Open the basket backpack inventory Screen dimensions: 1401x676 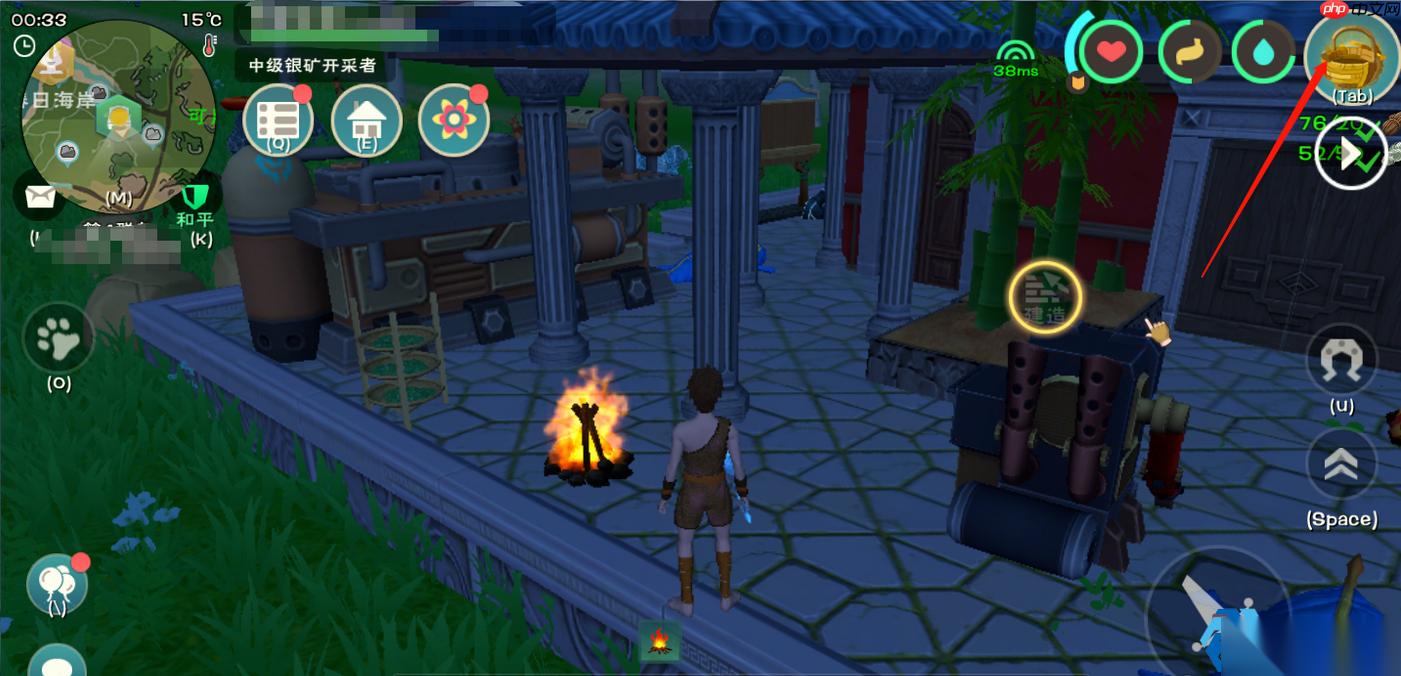[x=1352, y=54]
